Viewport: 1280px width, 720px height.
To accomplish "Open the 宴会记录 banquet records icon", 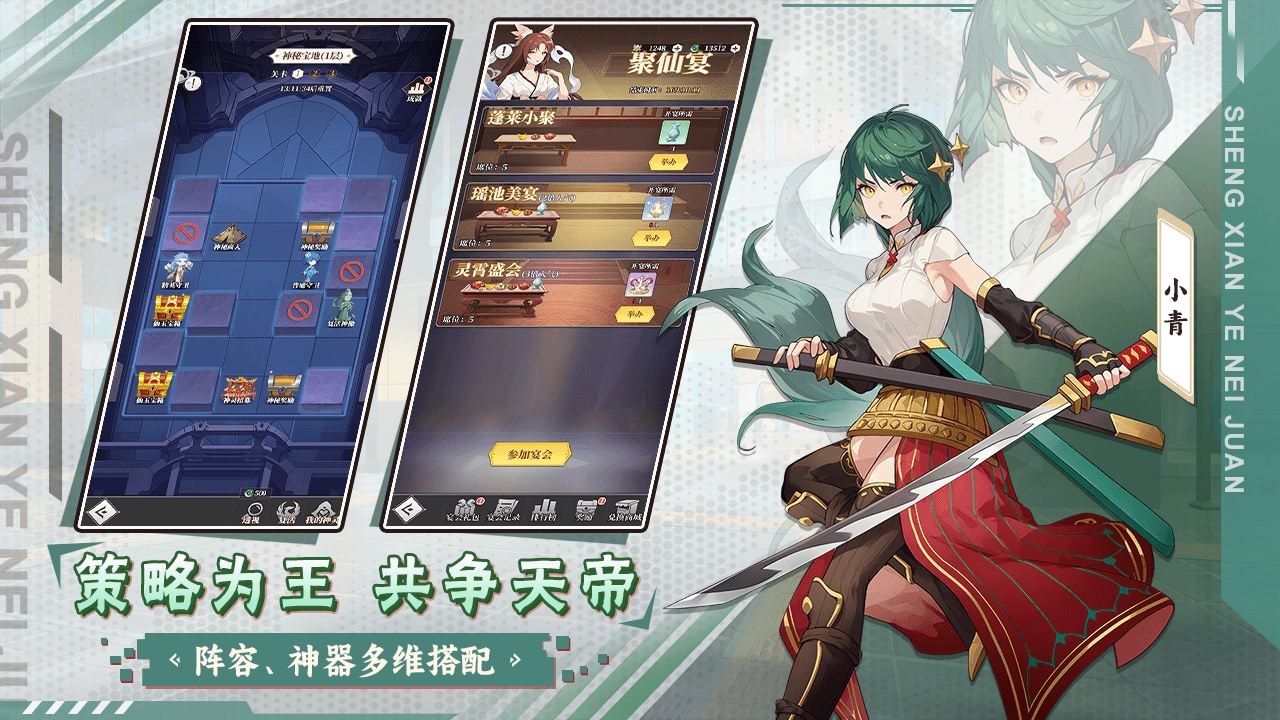I will click(506, 506).
